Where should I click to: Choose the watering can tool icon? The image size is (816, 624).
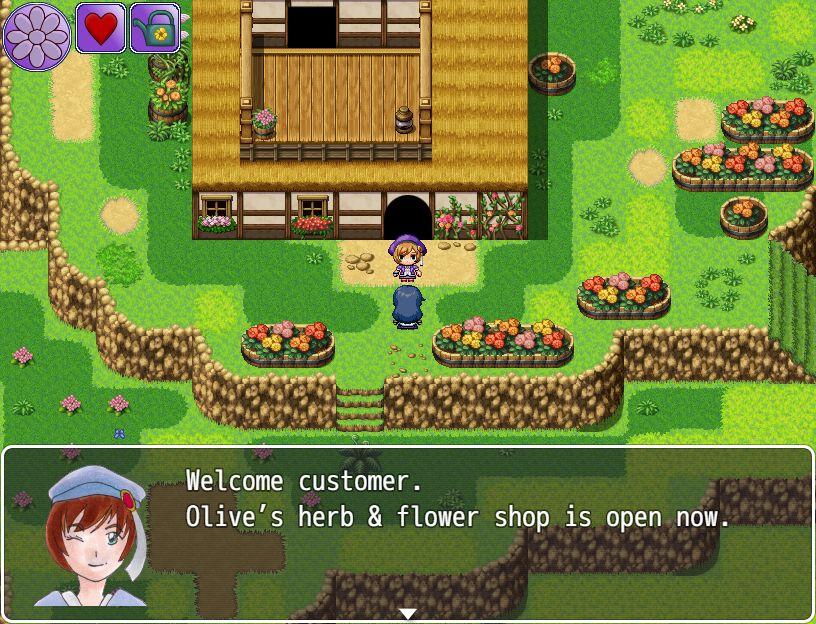[x=155, y=28]
